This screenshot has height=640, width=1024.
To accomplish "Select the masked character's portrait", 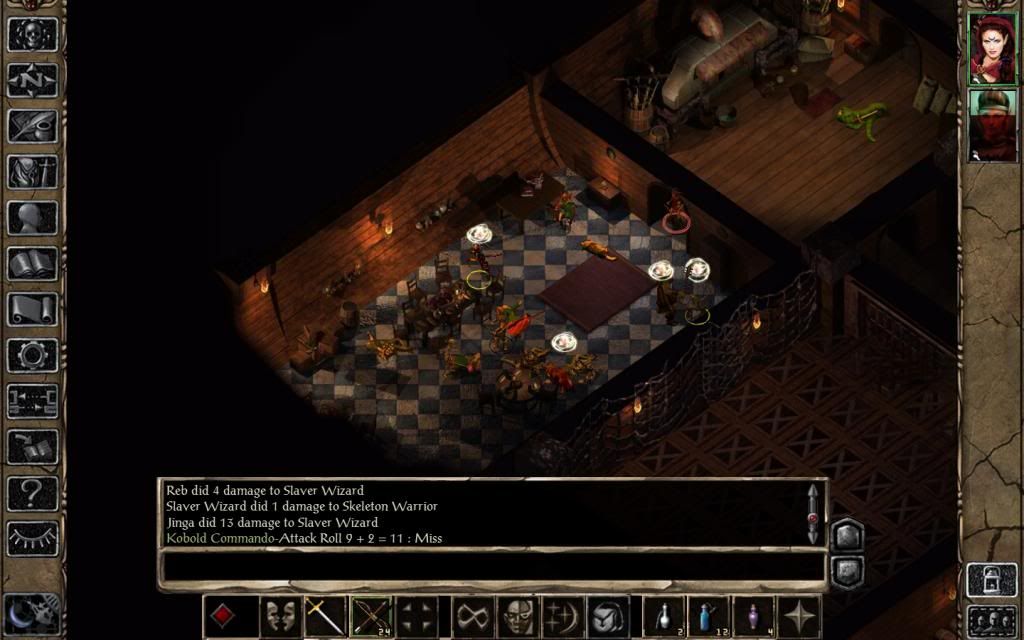I will point(992,125).
